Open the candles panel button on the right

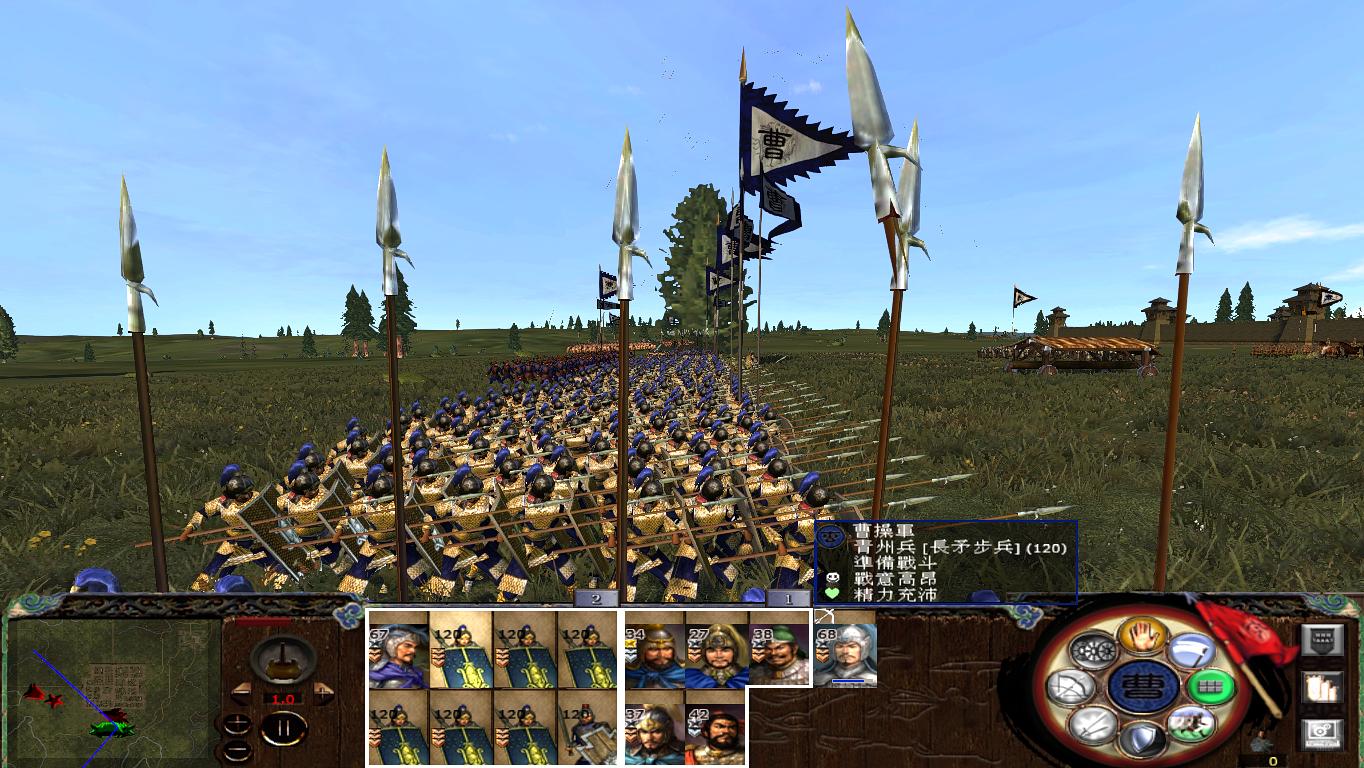pos(1323,687)
